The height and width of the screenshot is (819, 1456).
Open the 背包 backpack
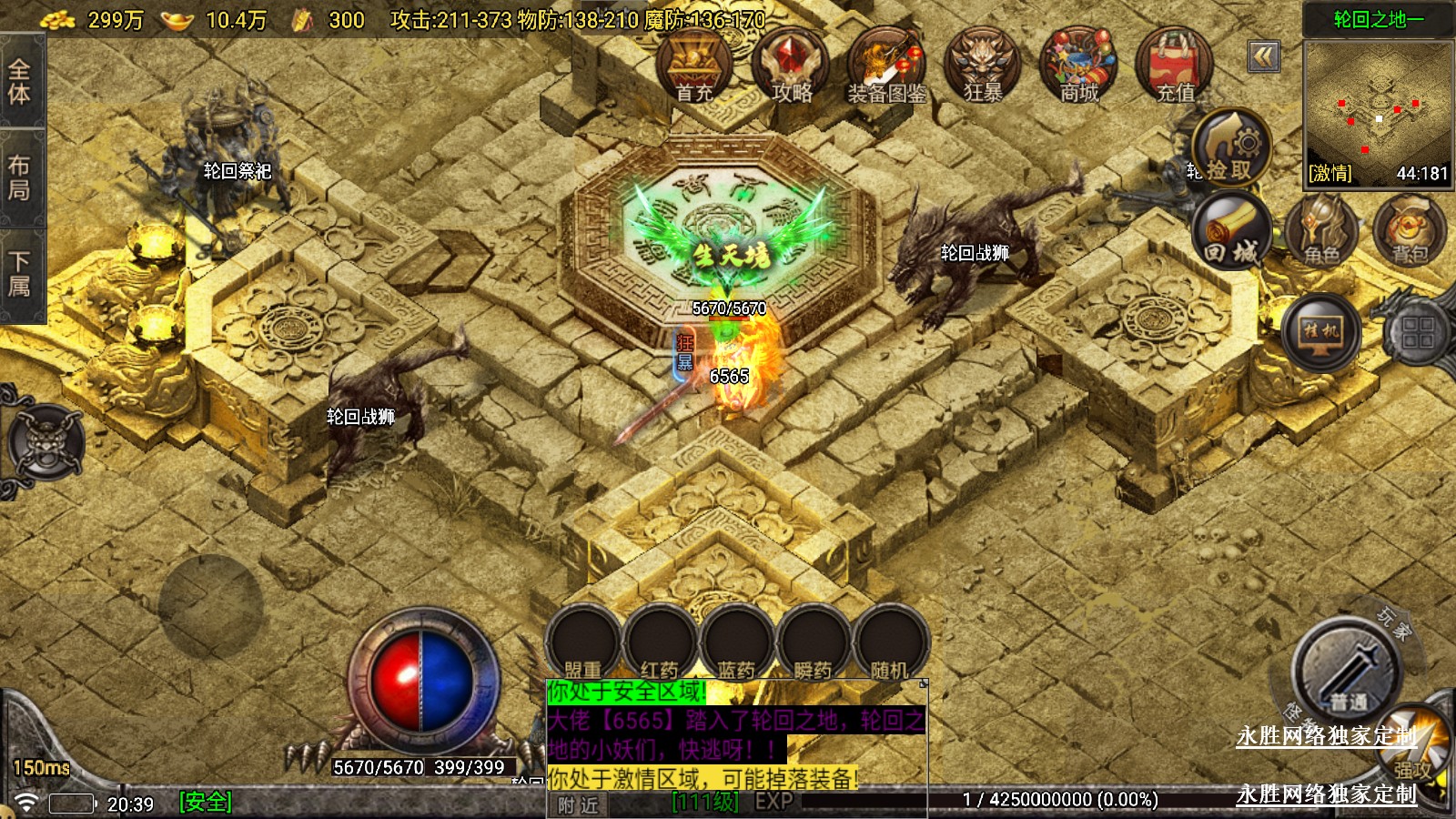pos(1410,233)
